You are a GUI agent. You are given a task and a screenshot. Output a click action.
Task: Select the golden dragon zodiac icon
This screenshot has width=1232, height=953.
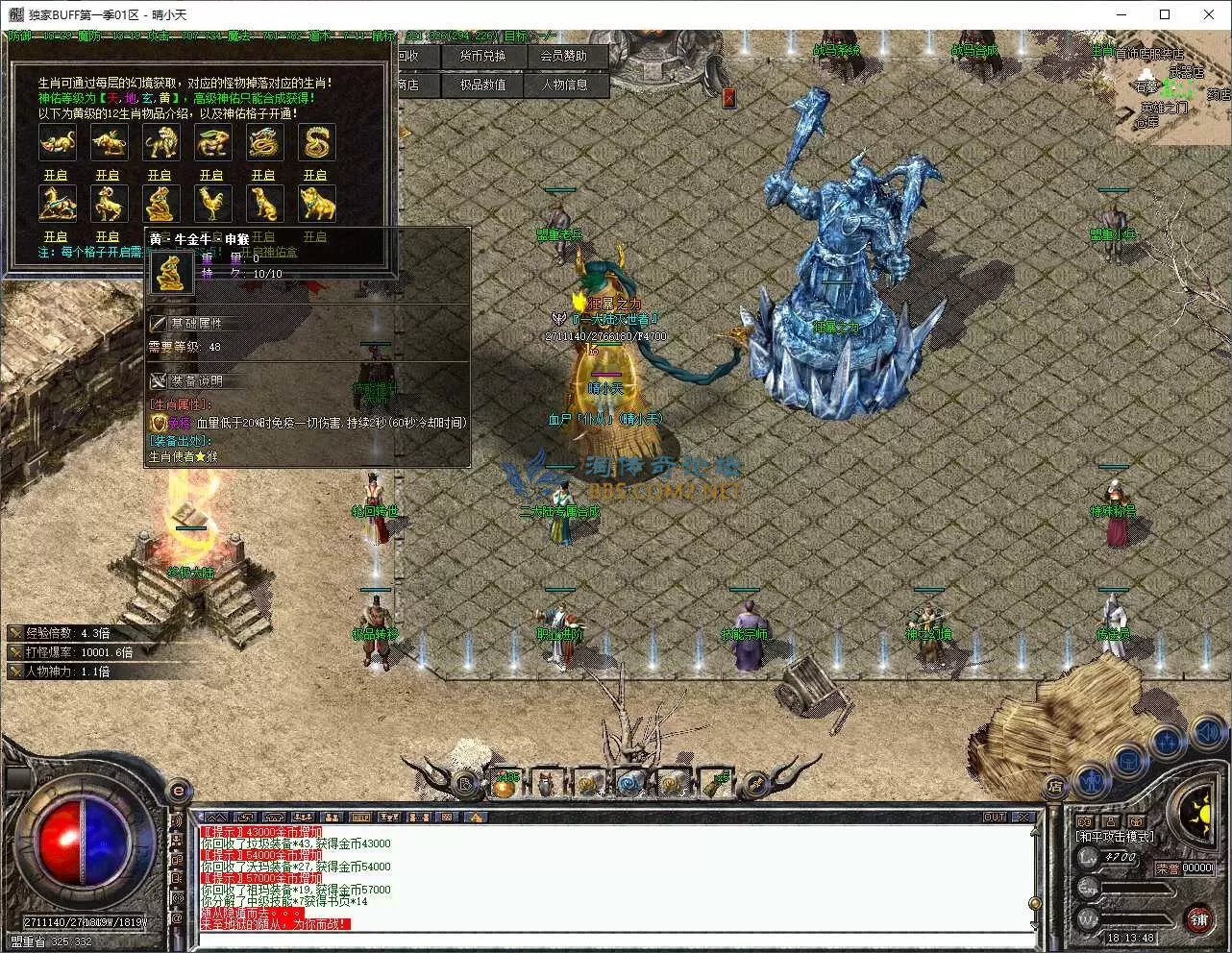click(x=263, y=143)
